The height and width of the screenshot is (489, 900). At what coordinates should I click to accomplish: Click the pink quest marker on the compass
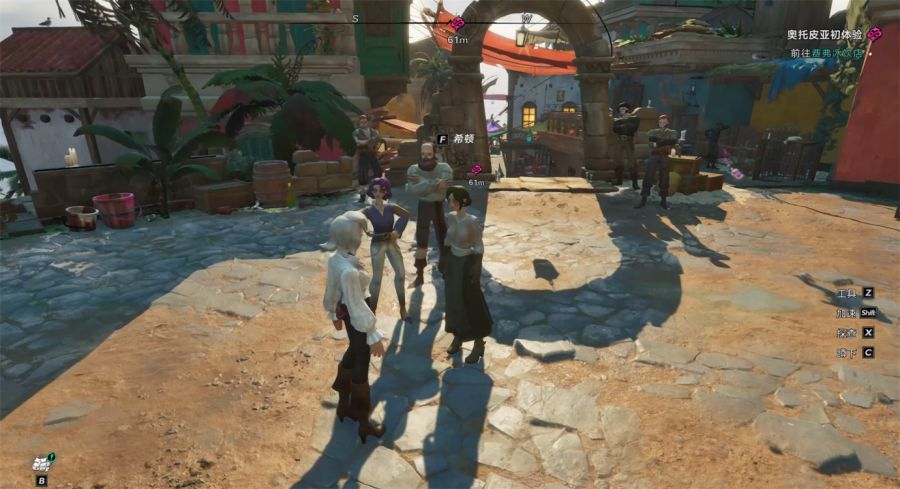coord(457,23)
